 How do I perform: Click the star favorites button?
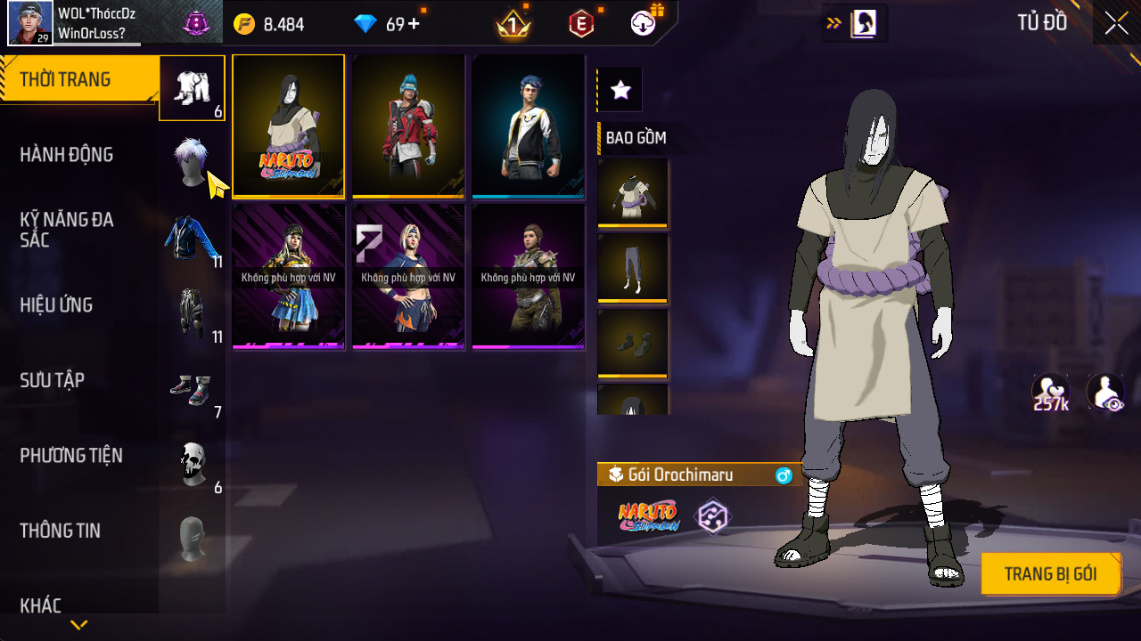620,90
